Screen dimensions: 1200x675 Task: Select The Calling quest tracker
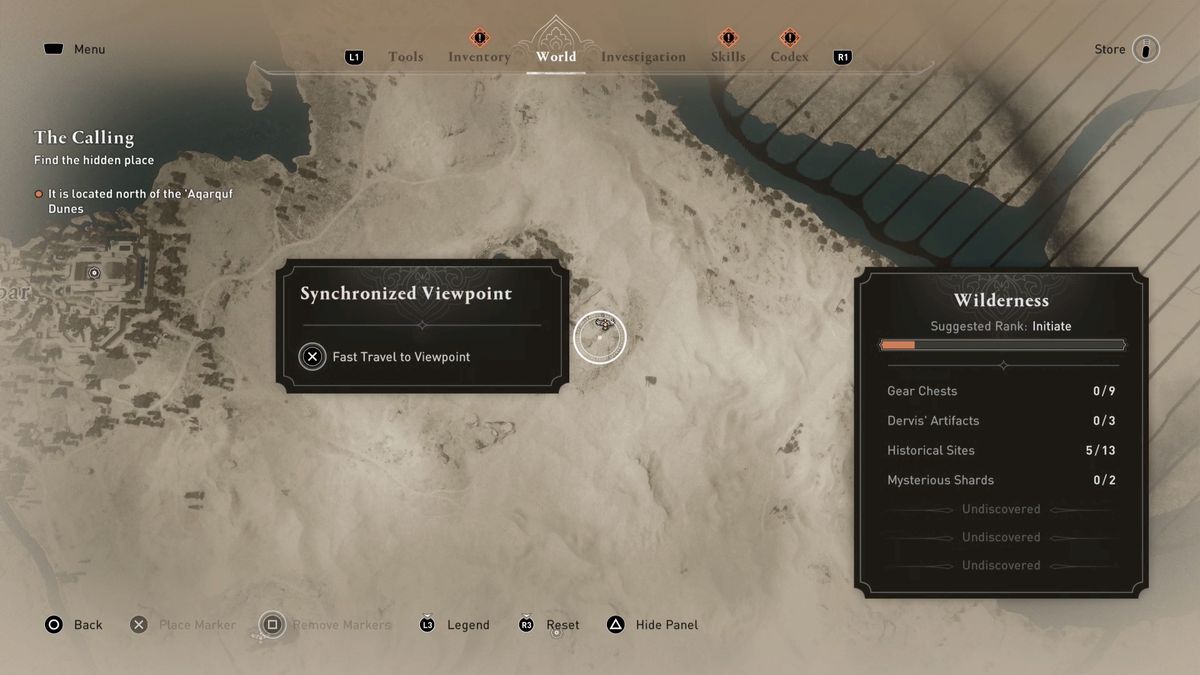(84, 138)
